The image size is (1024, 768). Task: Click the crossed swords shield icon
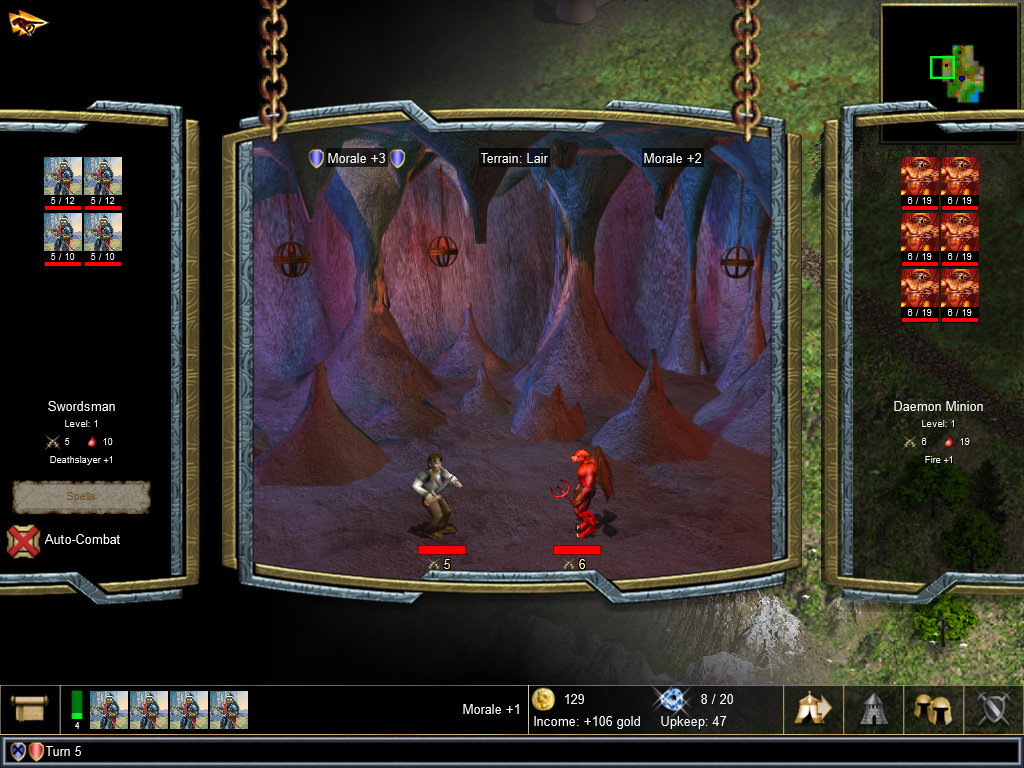993,709
